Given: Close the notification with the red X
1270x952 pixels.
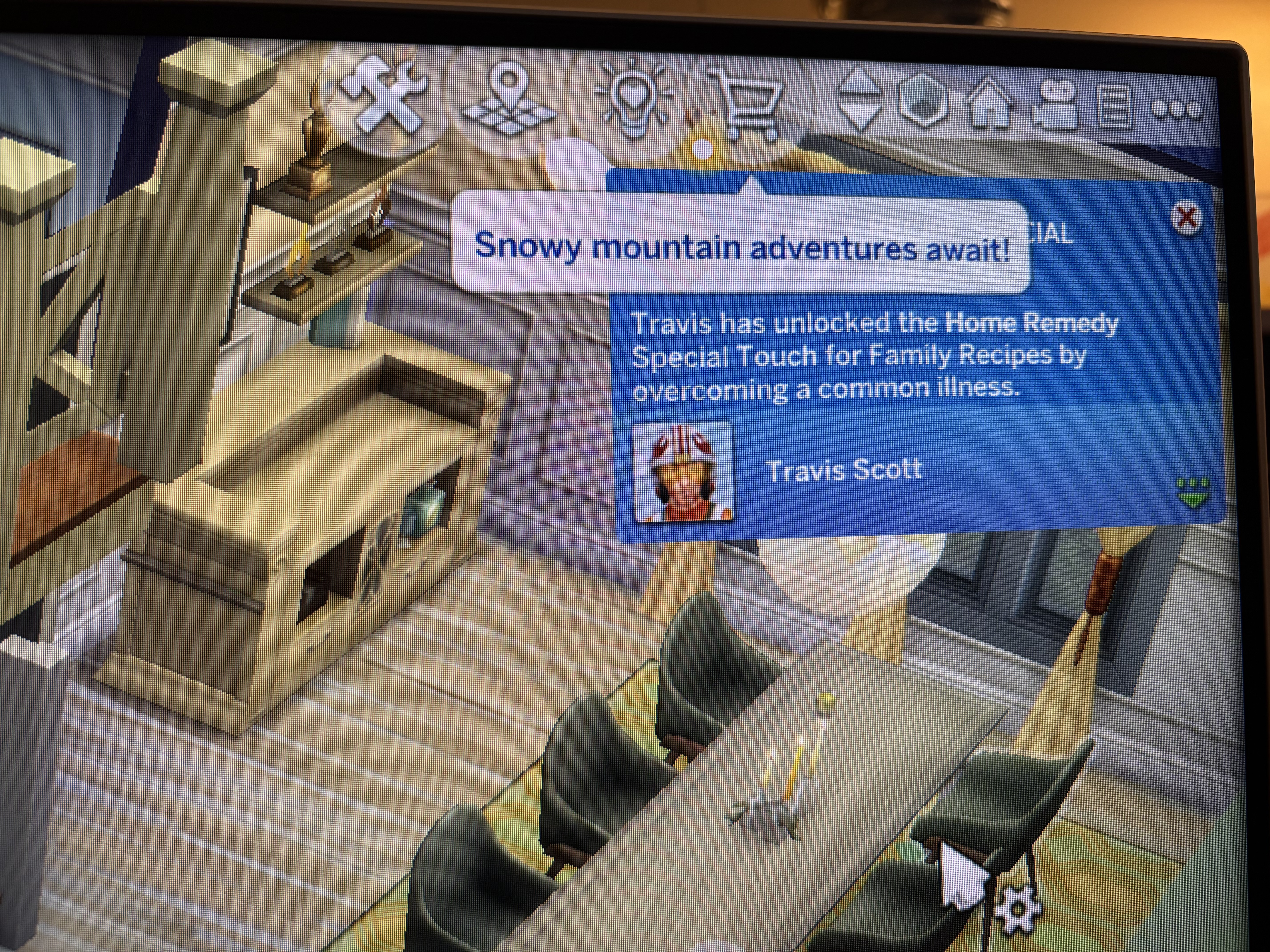Looking at the screenshot, I should pyautogui.click(x=1186, y=218).
